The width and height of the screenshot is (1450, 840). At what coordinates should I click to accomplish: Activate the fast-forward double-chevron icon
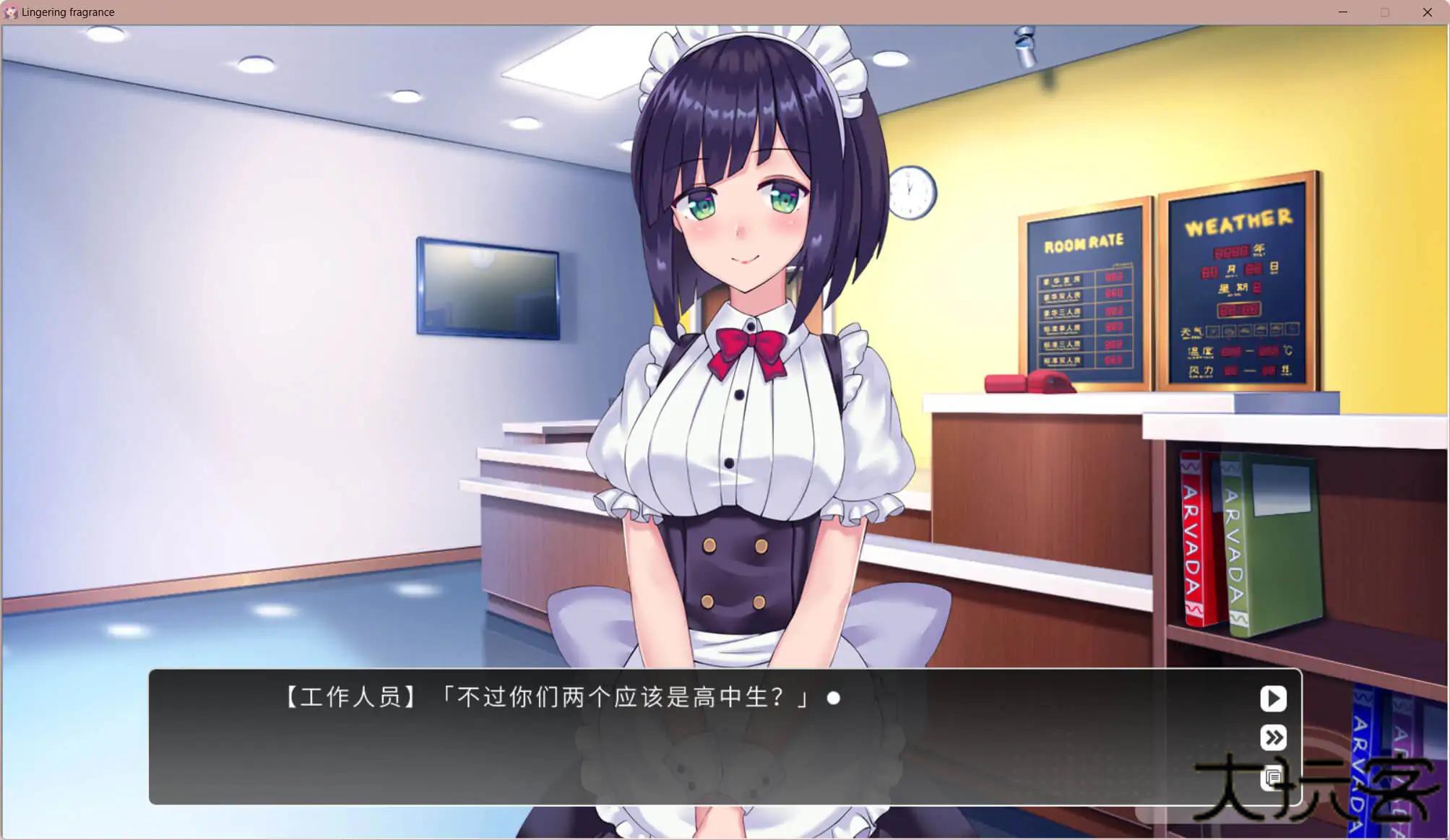(1272, 737)
